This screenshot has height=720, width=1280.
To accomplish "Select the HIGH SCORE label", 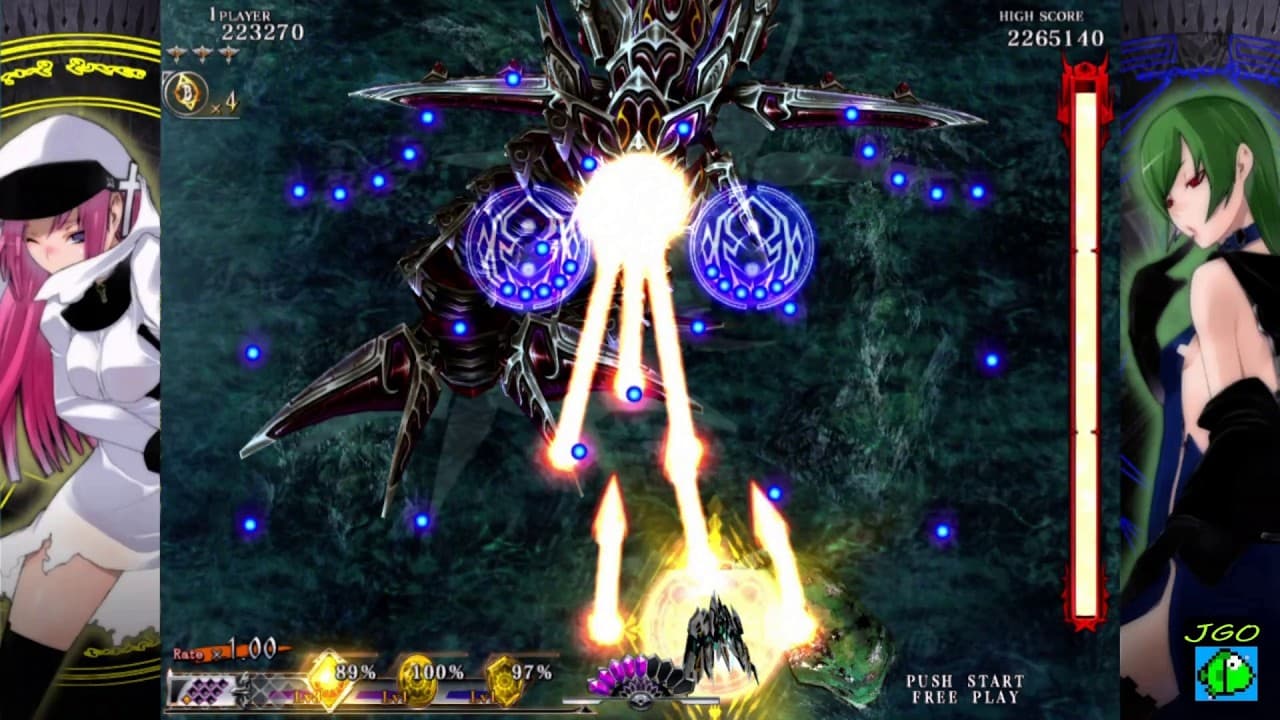I will [1040, 15].
